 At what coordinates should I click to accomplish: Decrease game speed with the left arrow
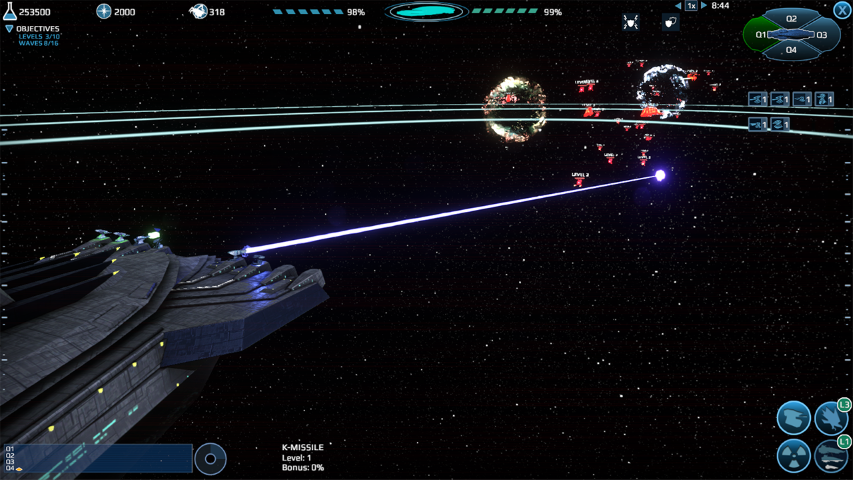point(678,6)
